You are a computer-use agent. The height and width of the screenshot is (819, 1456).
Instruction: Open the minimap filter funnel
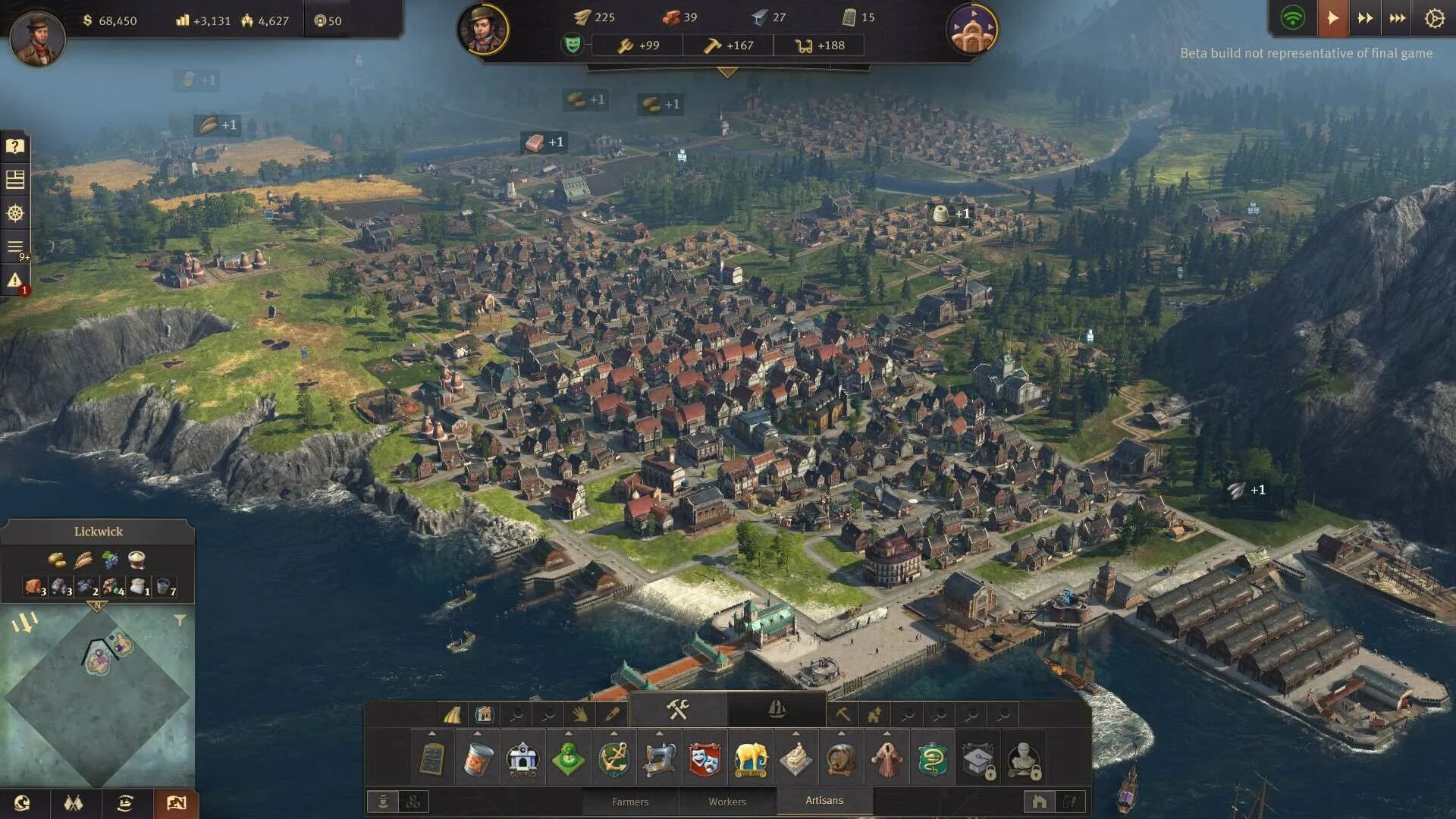pos(180,620)
